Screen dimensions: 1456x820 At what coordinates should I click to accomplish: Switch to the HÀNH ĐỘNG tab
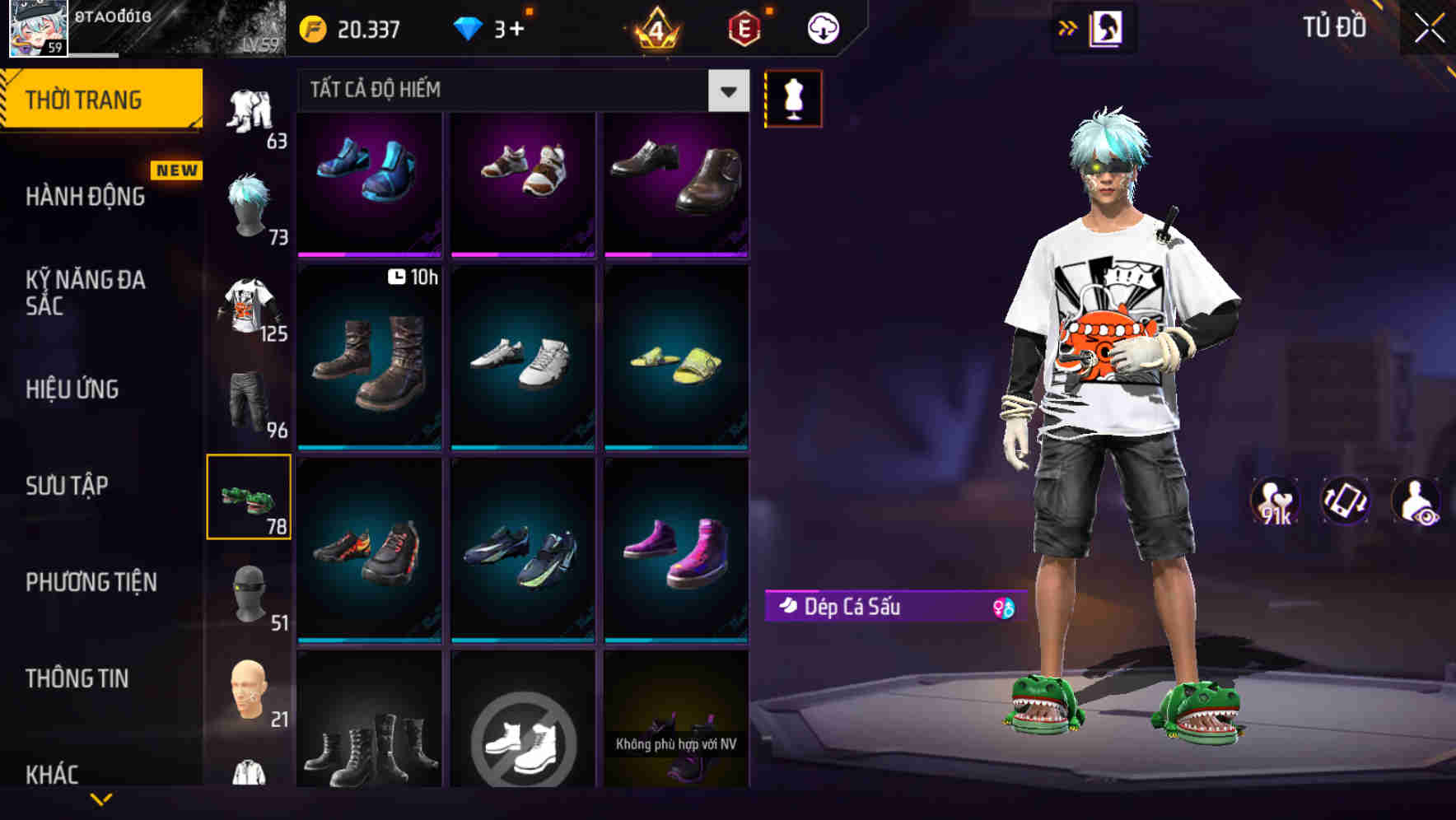(x=85, y=196)
